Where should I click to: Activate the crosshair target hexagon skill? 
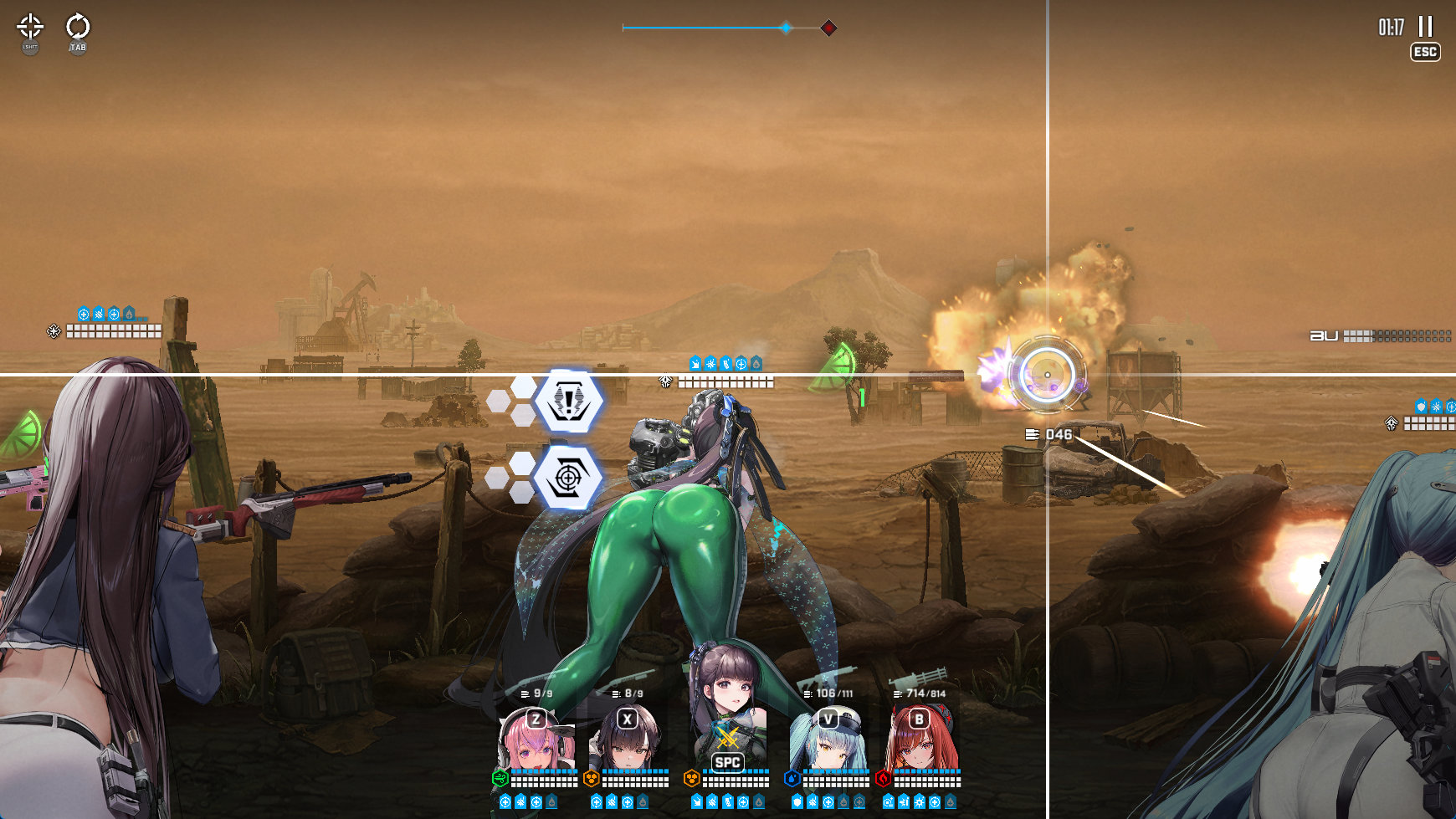point(568,478)
